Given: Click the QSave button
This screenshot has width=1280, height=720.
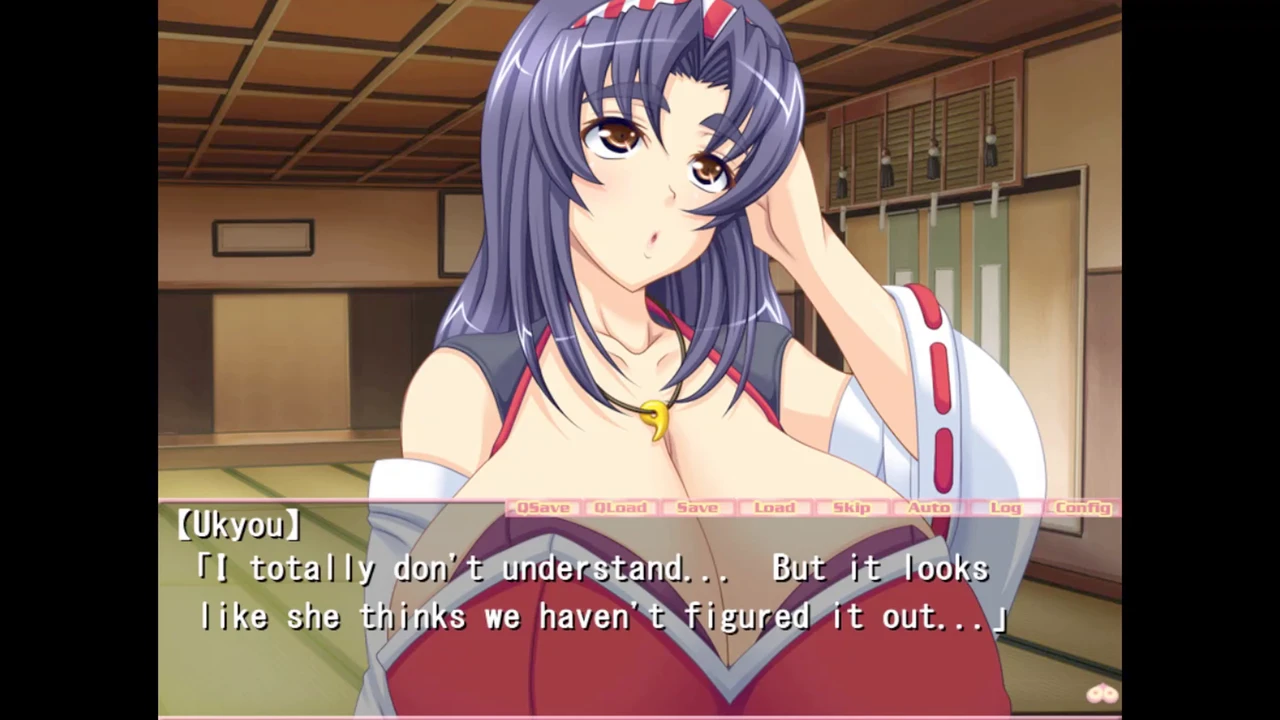Looking at the screenshot, I should pos(543,508).
